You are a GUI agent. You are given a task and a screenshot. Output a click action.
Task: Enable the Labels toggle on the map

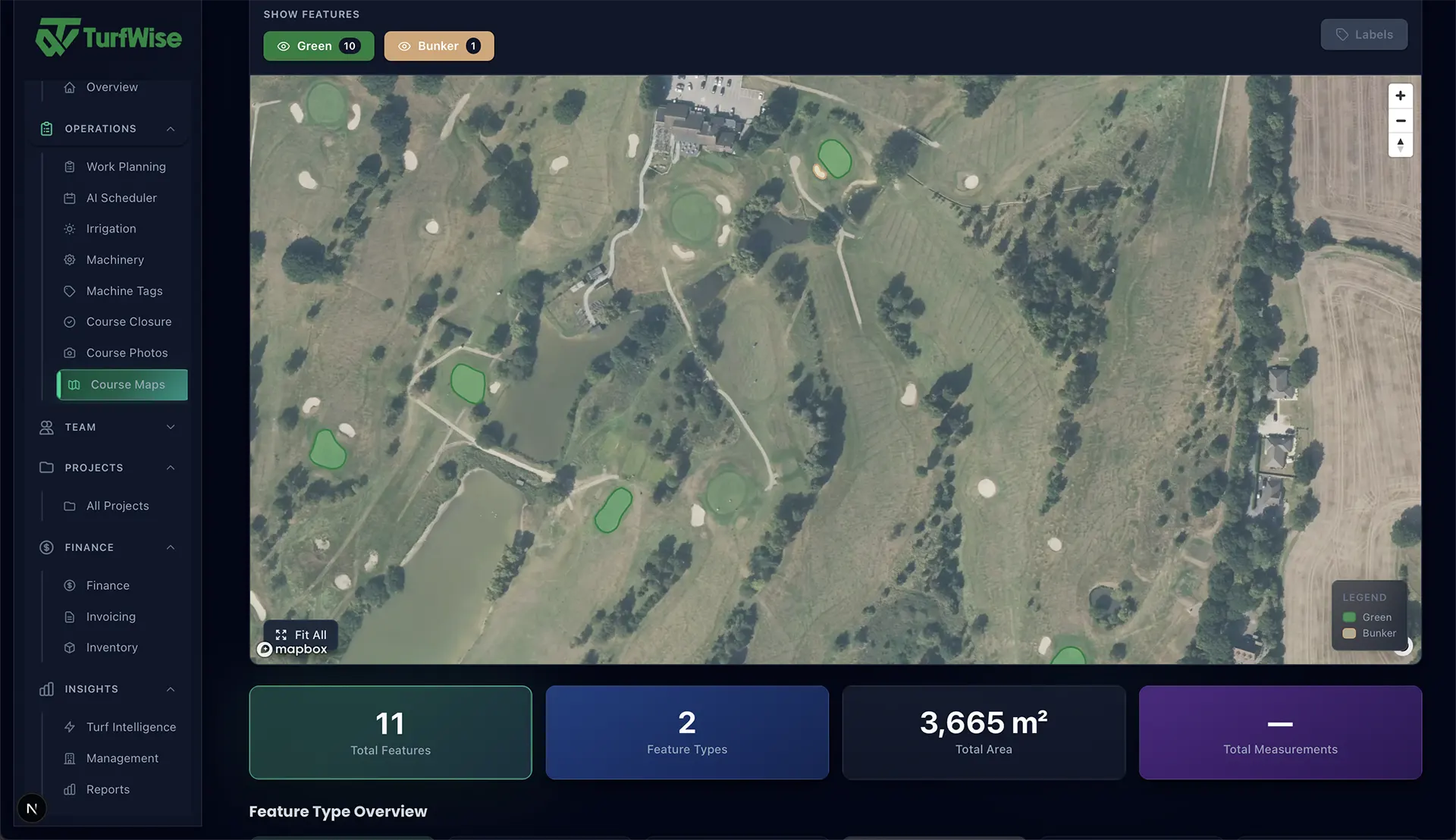1363,34
